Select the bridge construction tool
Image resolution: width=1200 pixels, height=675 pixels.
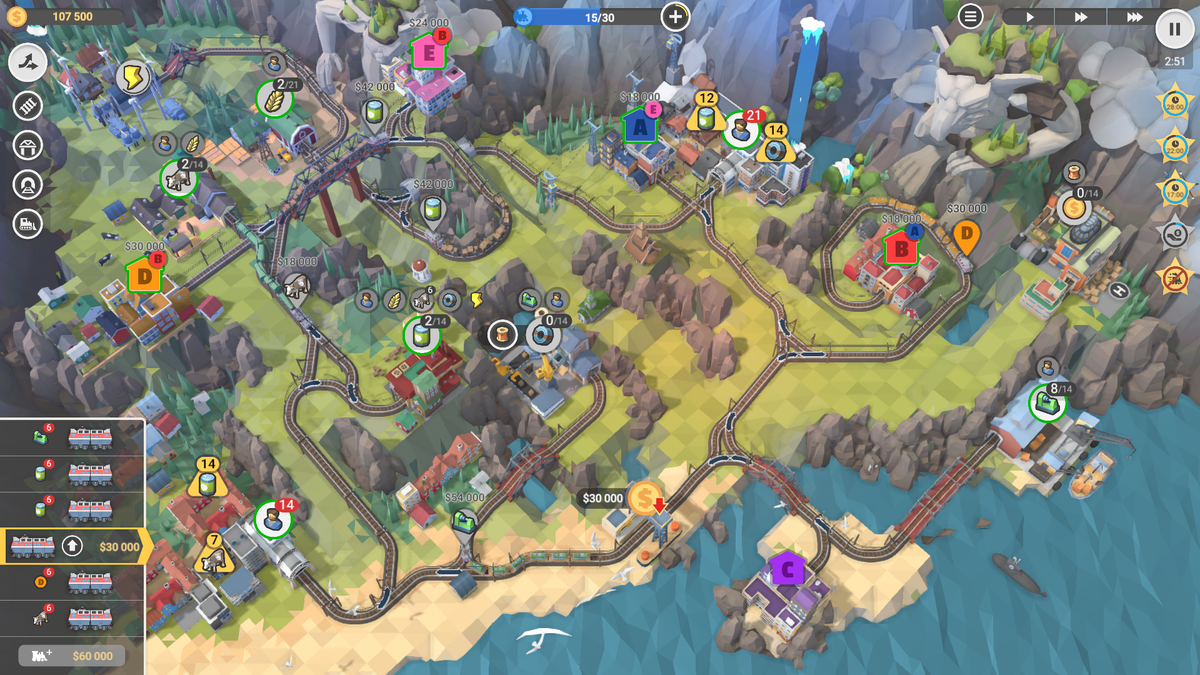coord(28,145)
